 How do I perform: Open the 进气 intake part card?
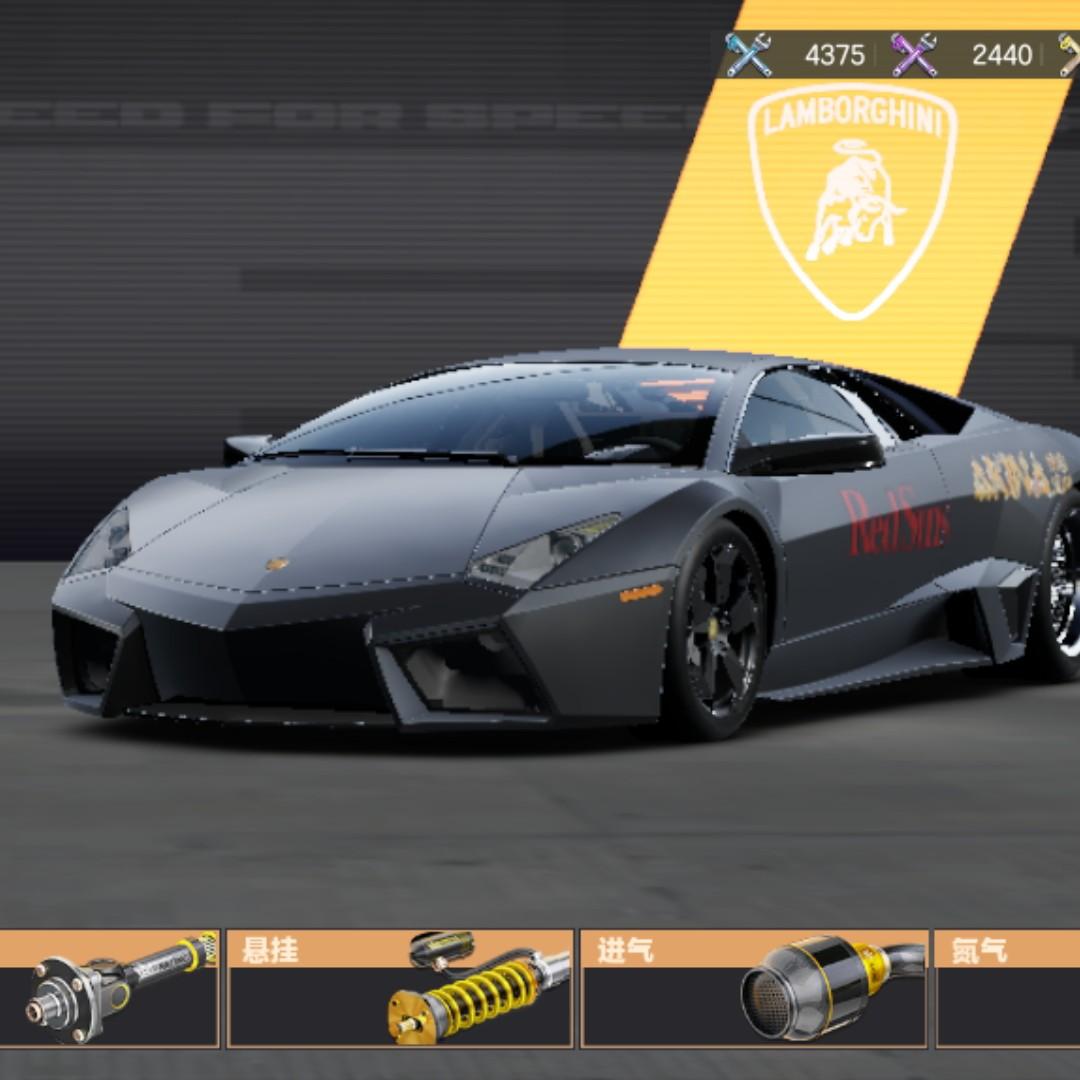[755, 988]
